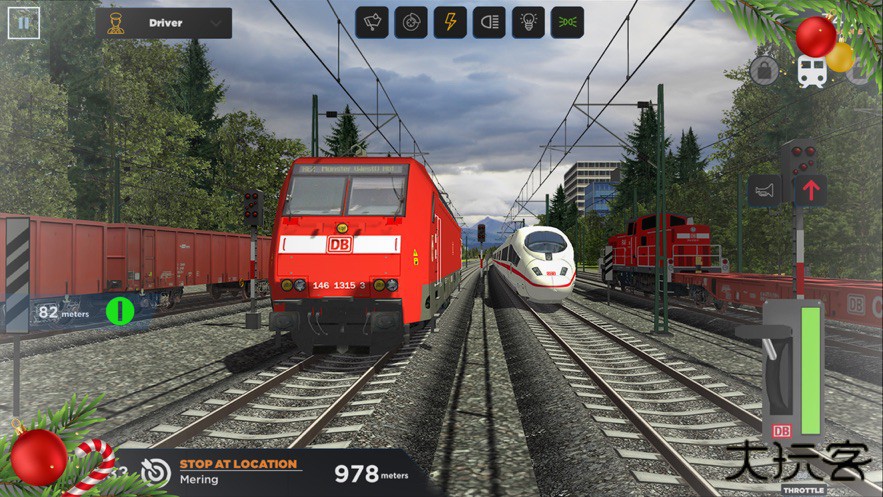Switch on the headlight beam icon
The height and width of the screenshot is (497, 883).
[x=489, y=22]
